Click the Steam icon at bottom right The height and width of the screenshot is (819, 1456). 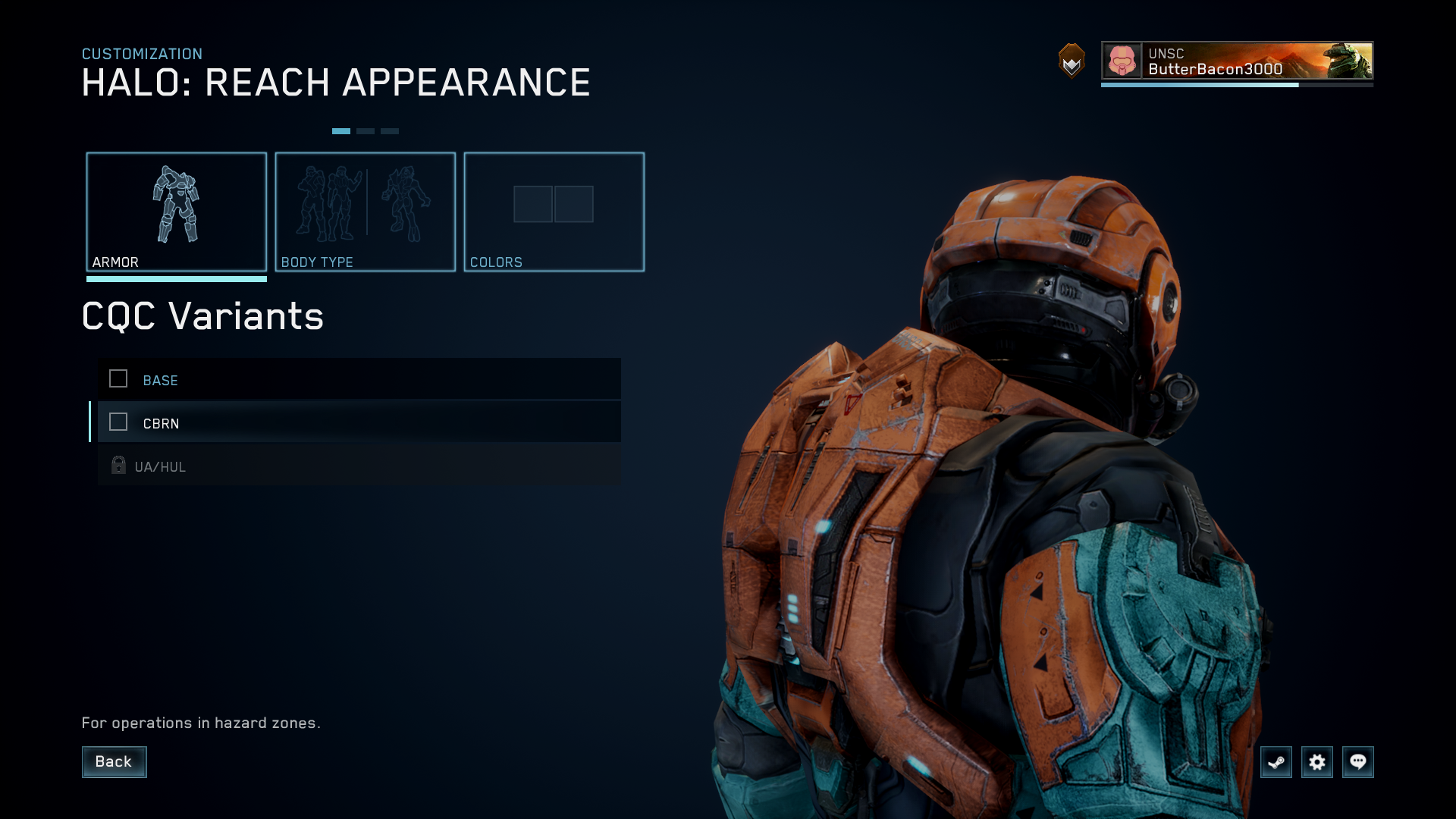[x=1276, y=762]
